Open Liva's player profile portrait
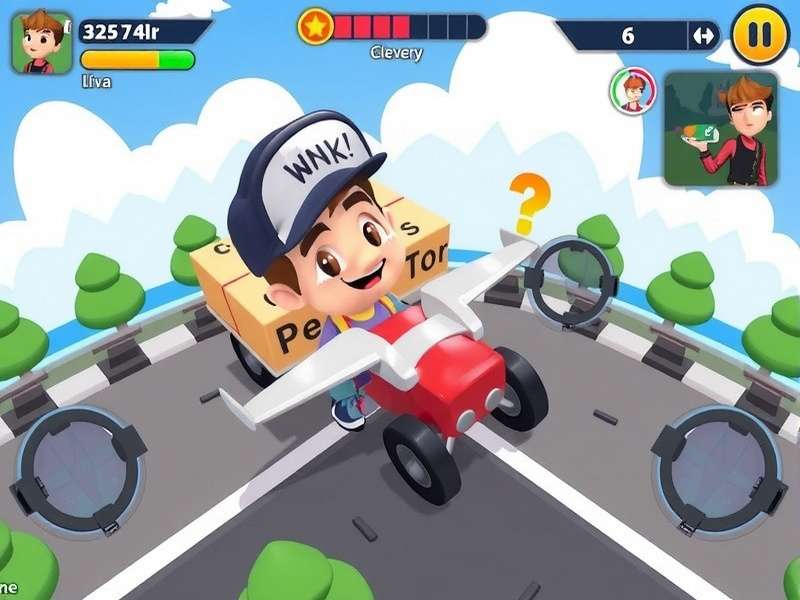800x600 pixels. [x=42, y=42]
